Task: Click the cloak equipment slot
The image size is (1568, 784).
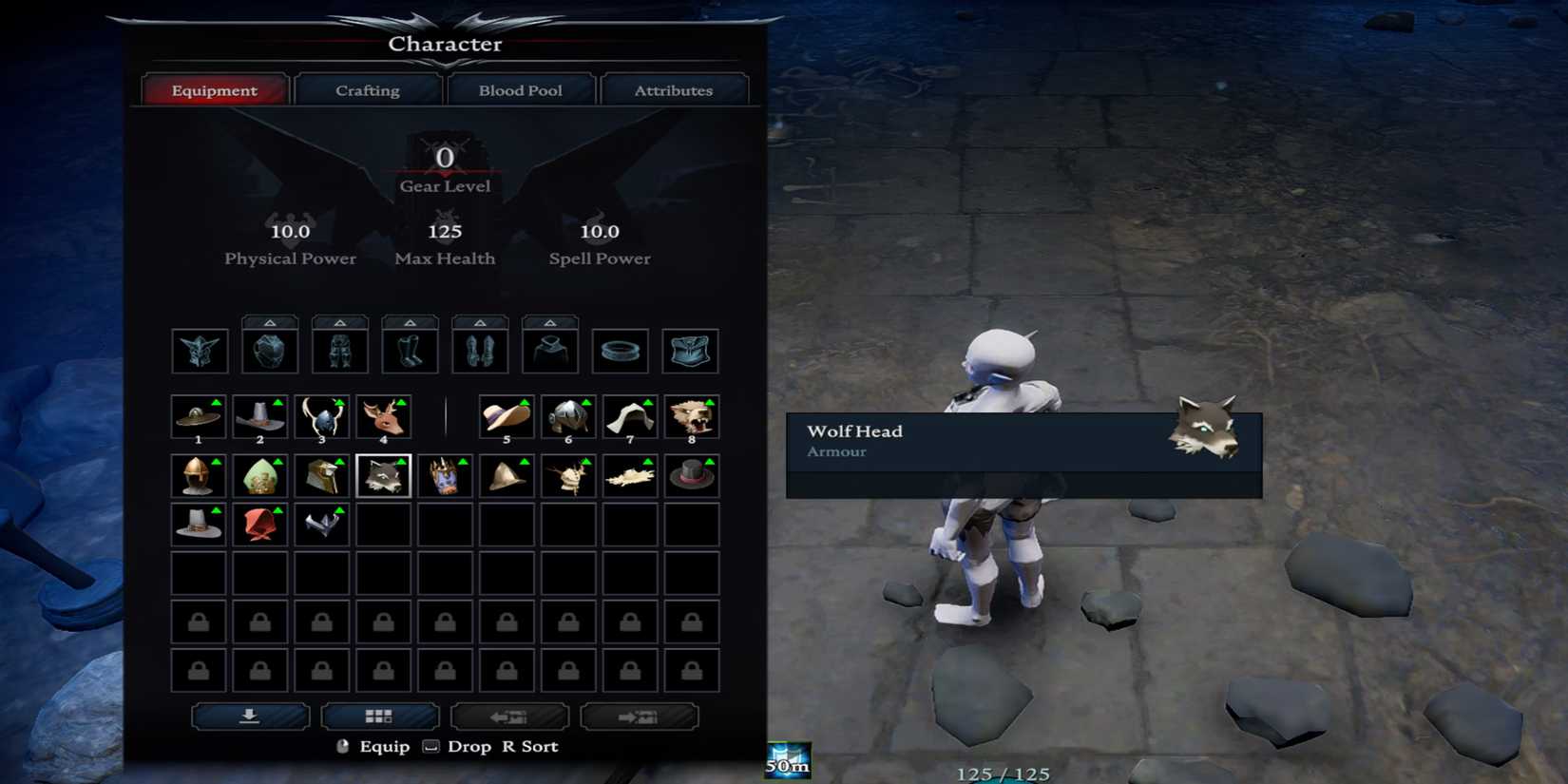Action: click(x=550, y=350)
